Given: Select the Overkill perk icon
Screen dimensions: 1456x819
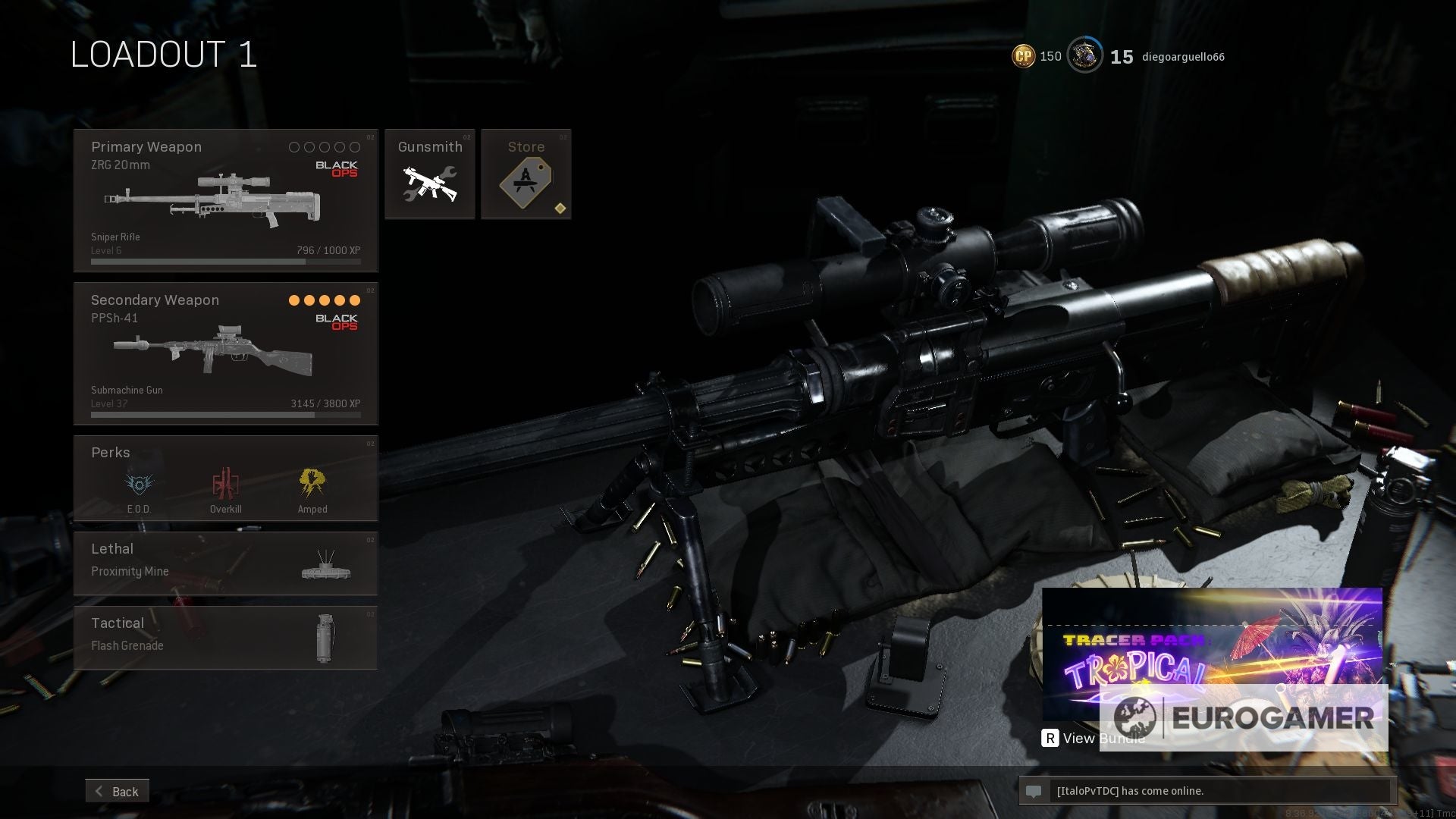Looking at the screenshot, I should (225, 483).
